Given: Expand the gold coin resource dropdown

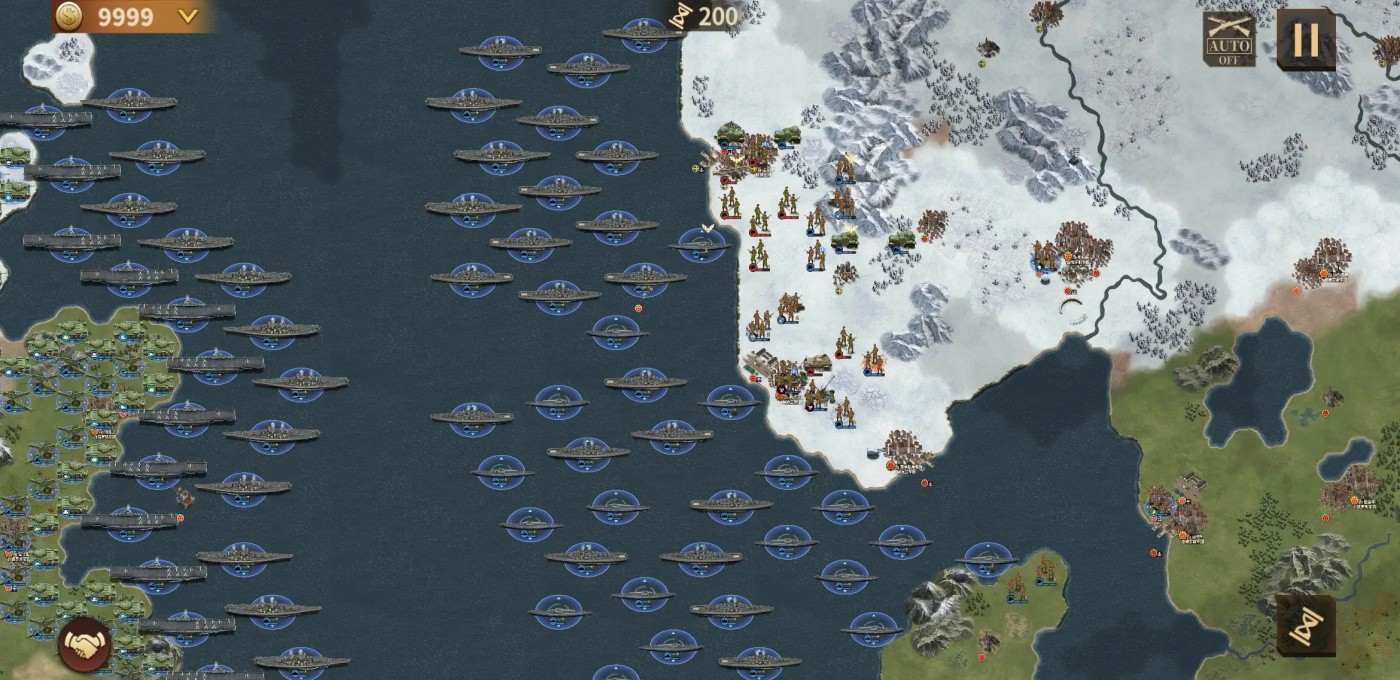Looking at the screenshot, I should click(x=187, y=16).
